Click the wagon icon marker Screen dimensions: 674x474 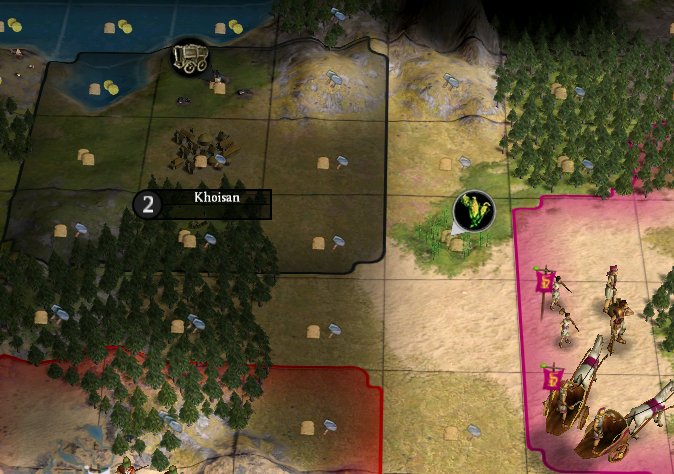click(191, 56)
